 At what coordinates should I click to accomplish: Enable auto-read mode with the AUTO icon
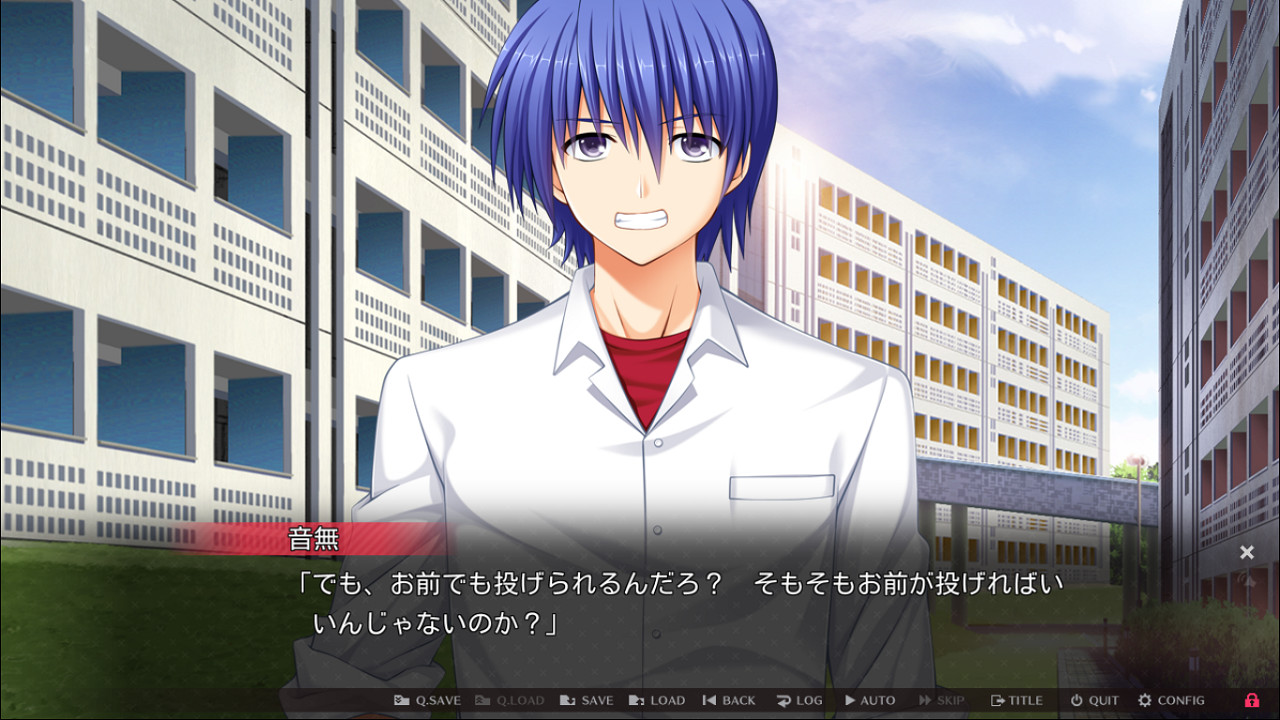coord(848,700)
